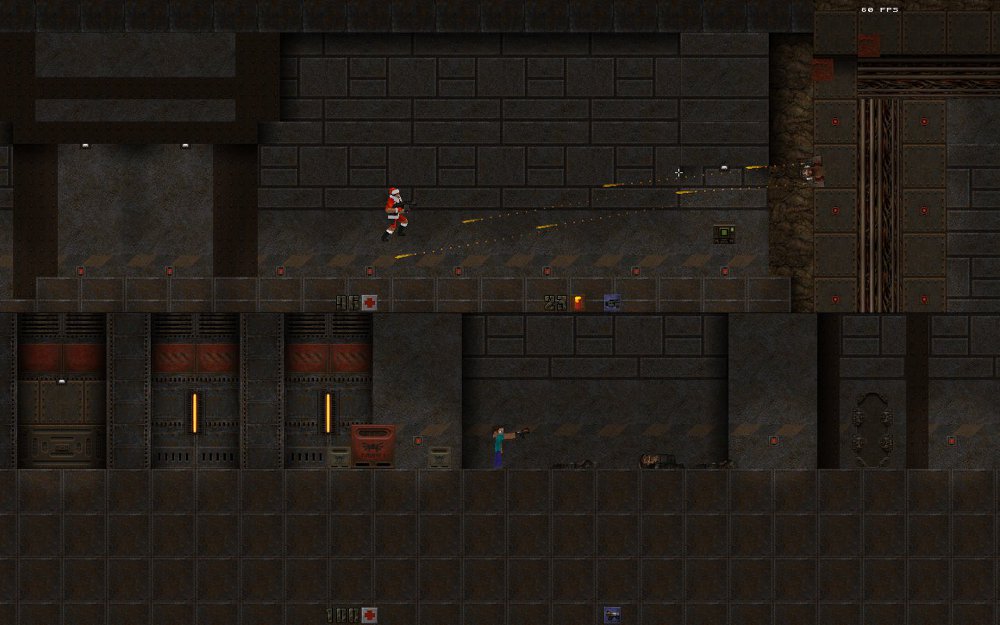This screenshot has width=1000, height=625.
Task: Click the medkit icon beside health 100
Action: pyautogui.click(x=370, y=615)
